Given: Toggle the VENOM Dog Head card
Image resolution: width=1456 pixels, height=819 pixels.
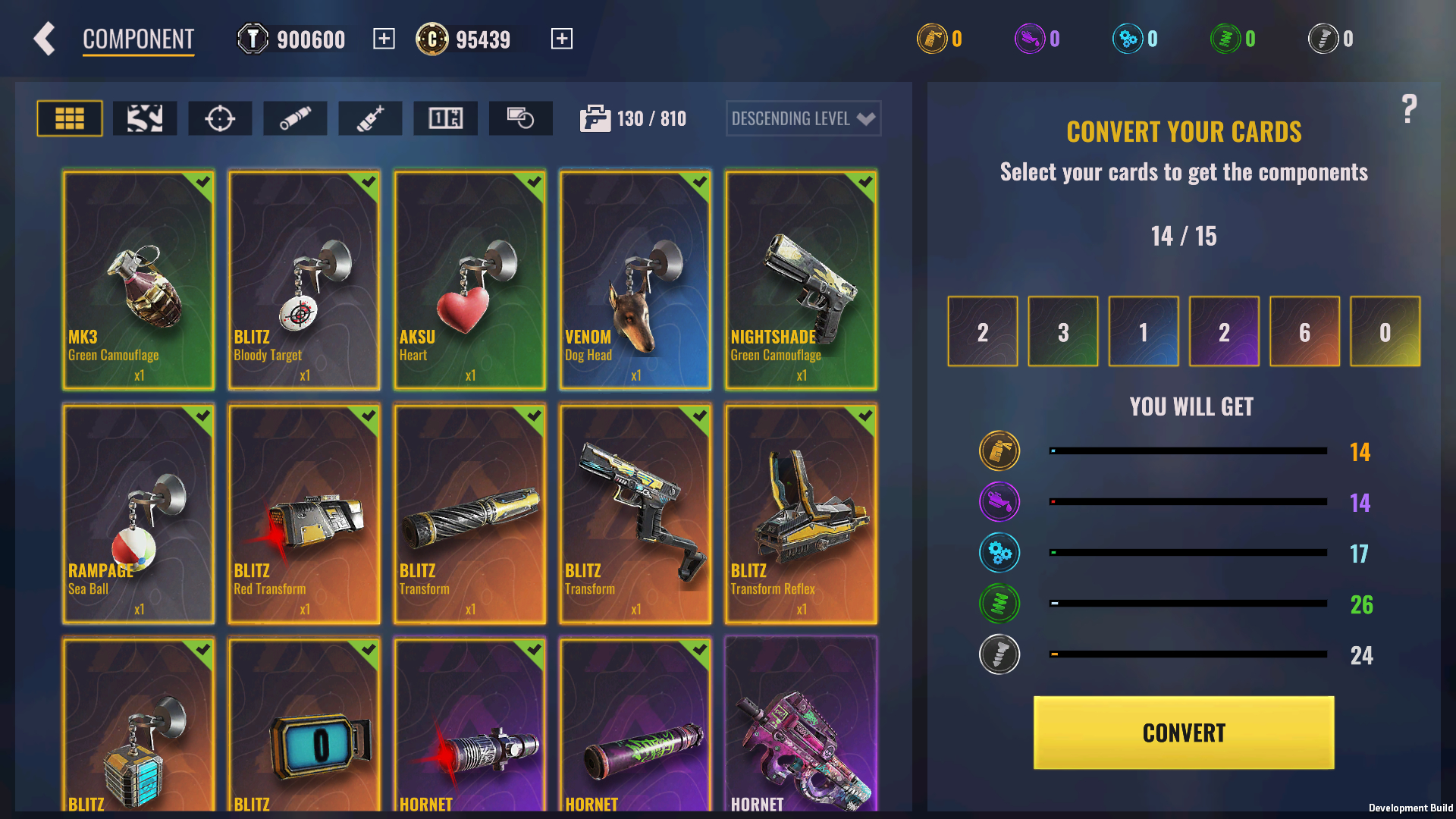Looking at the screenshot, I should (635, 280).
